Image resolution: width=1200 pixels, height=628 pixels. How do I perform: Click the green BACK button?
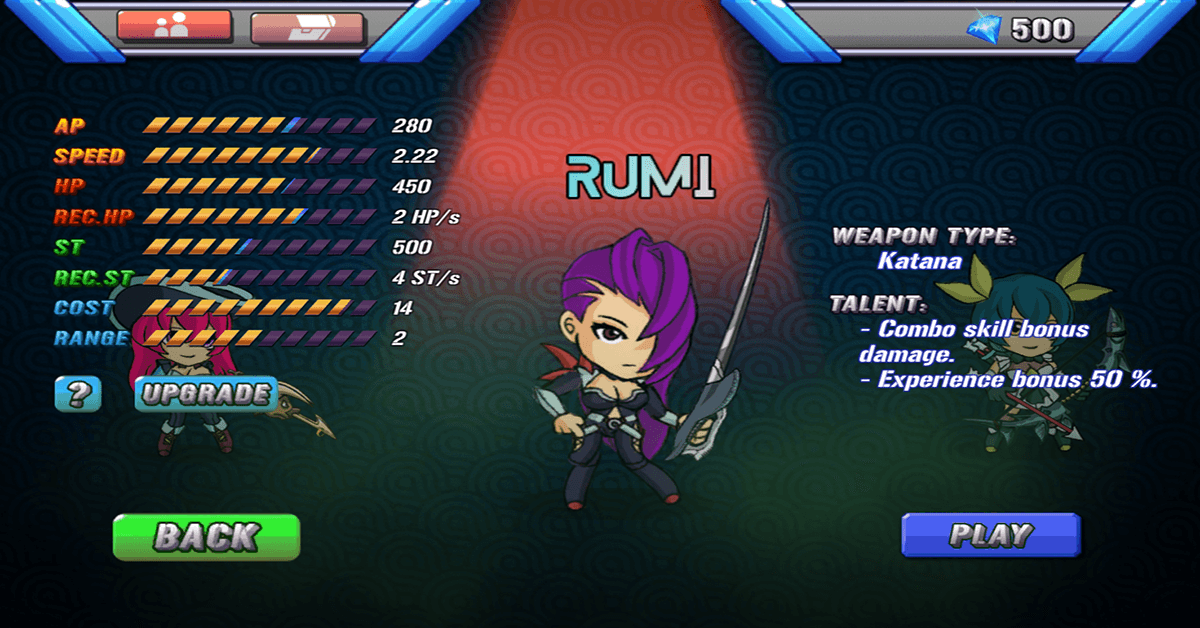(x=206, y=537)
